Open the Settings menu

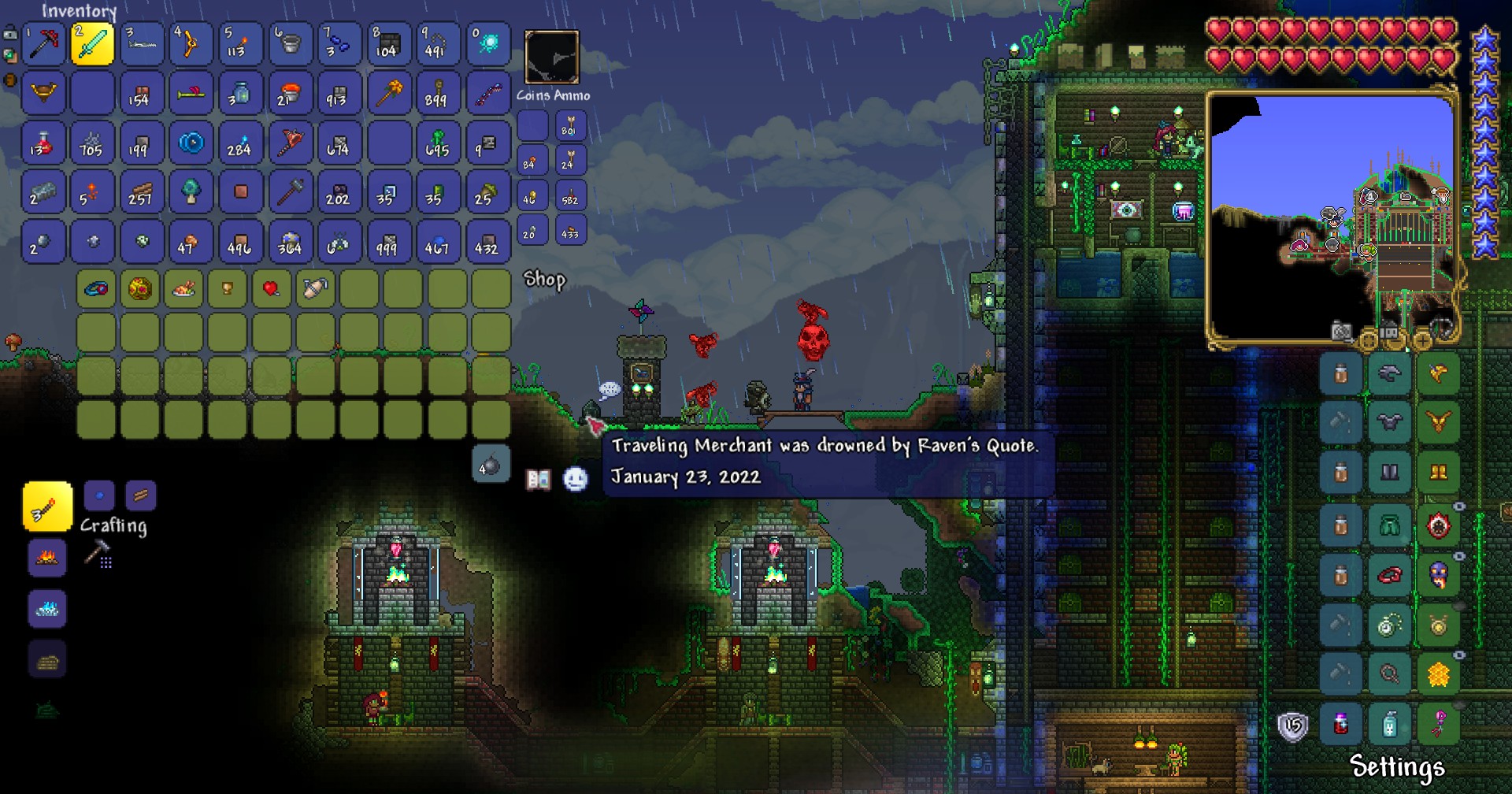(x=1396, y=766)
